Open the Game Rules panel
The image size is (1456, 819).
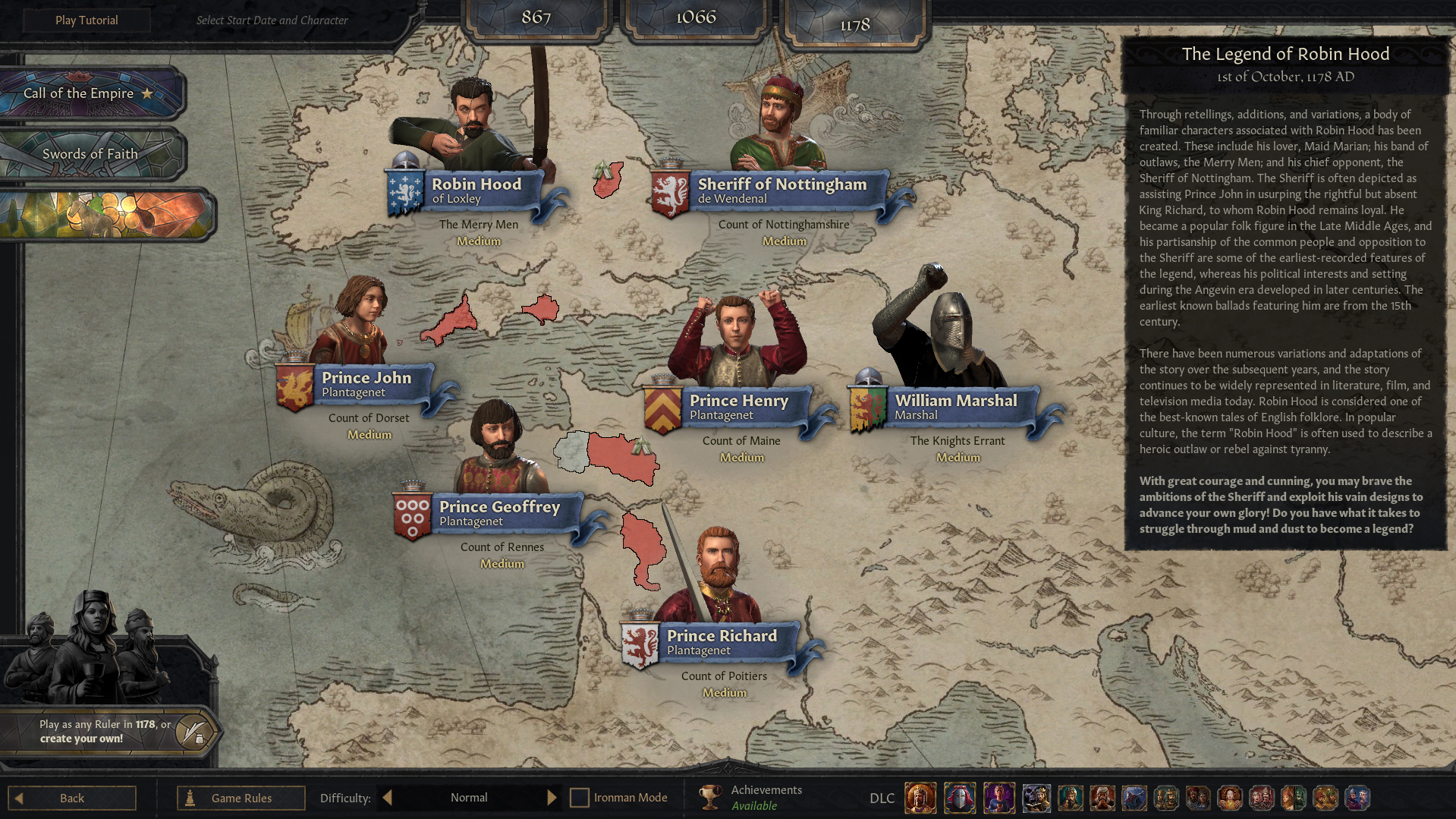coord(241,798)
